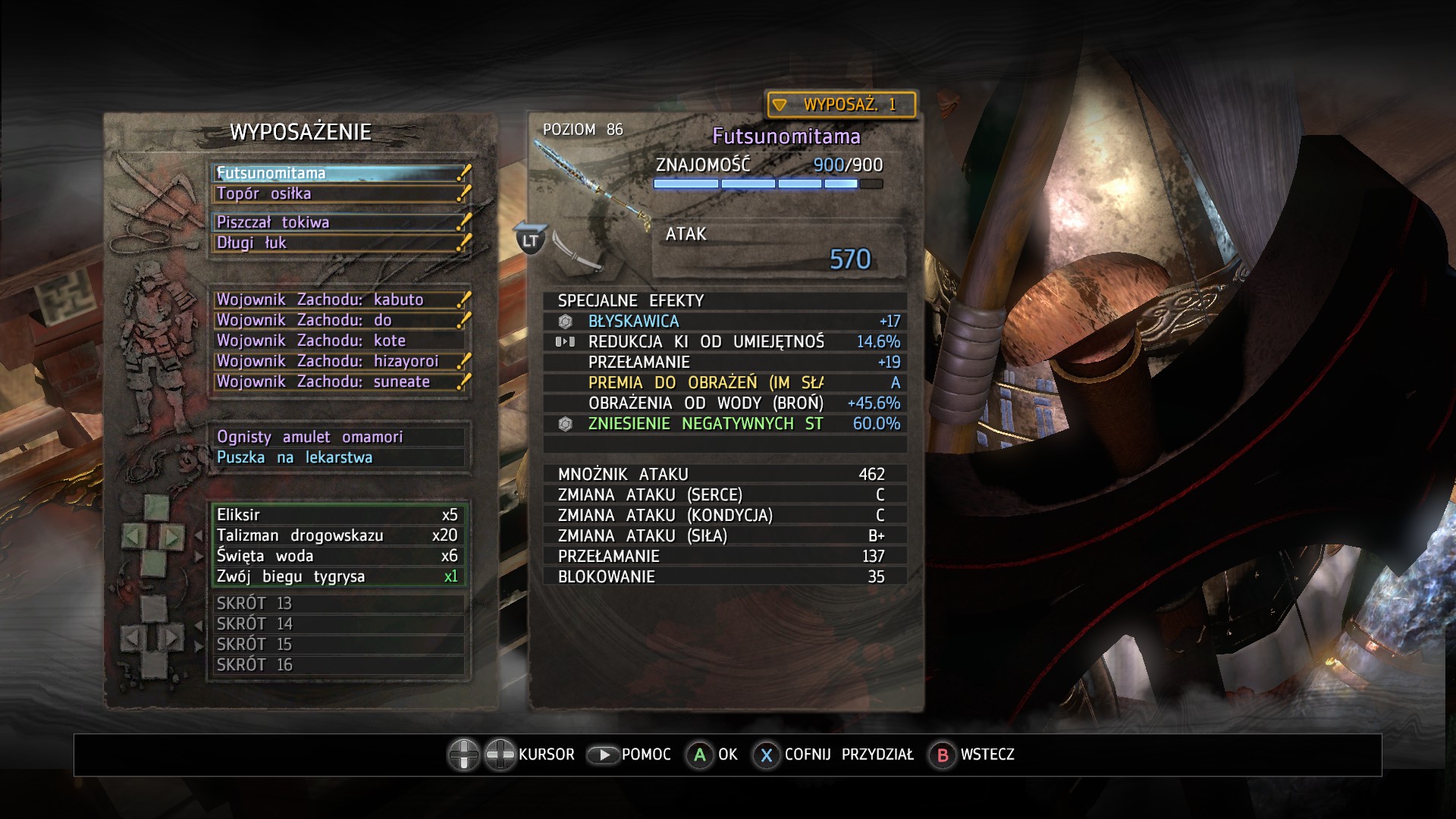Select Wojownik Zachodu: kabuto helmet slot
The width and height of the screenshot is (1456, 819).
[339, 300]
